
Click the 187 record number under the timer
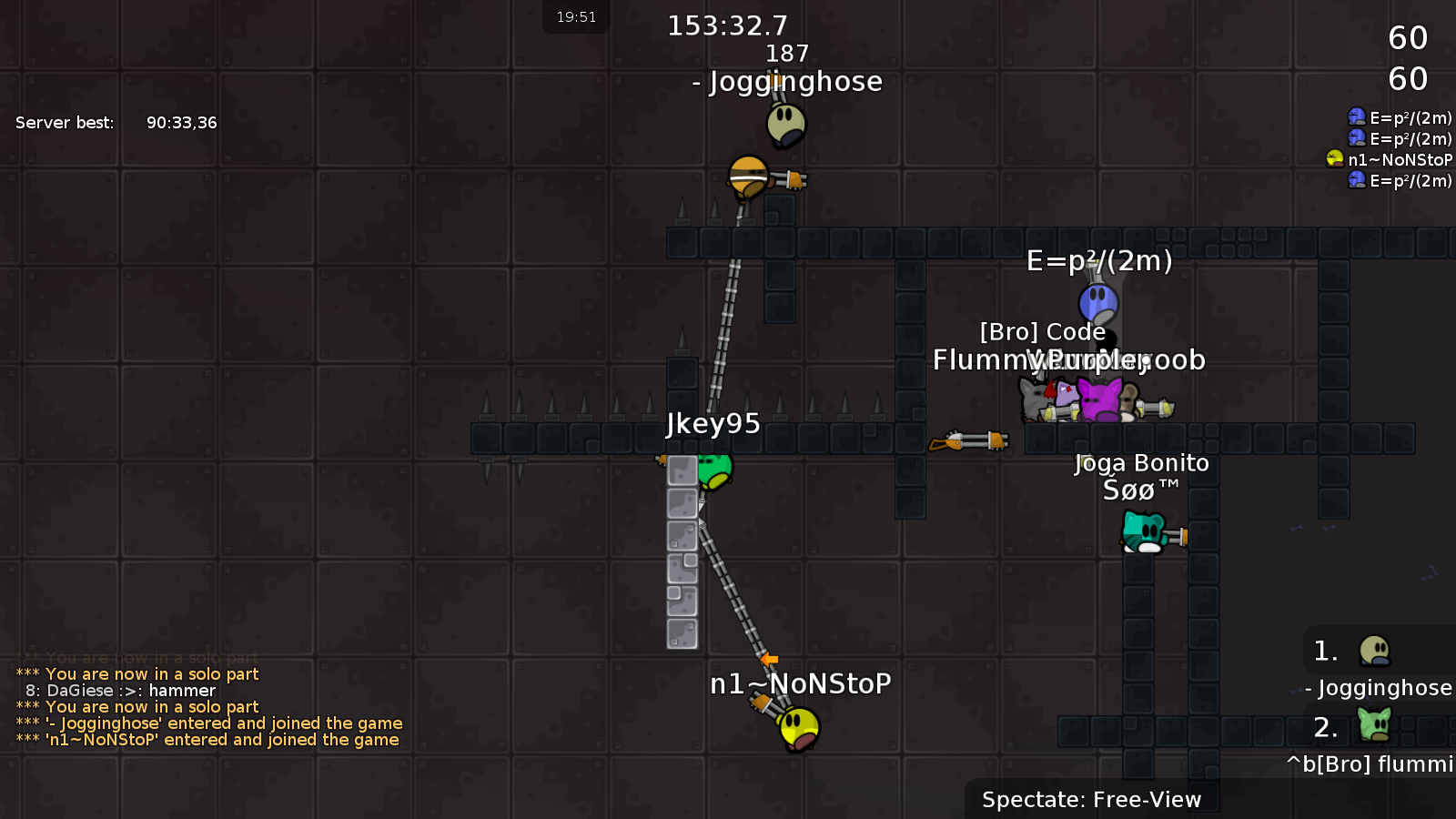tap(788, 53)
